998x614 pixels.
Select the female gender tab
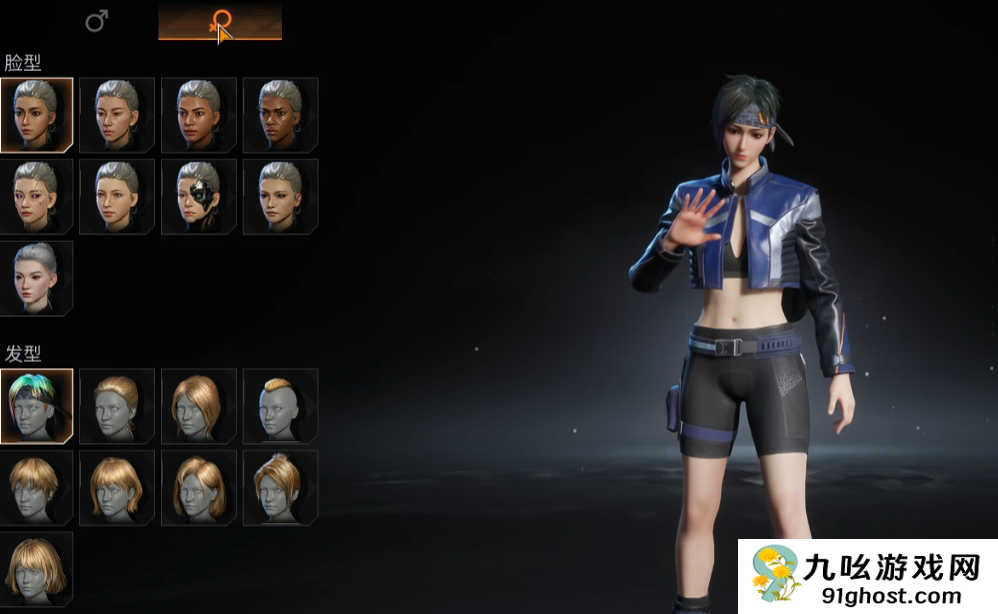(220, 22)
